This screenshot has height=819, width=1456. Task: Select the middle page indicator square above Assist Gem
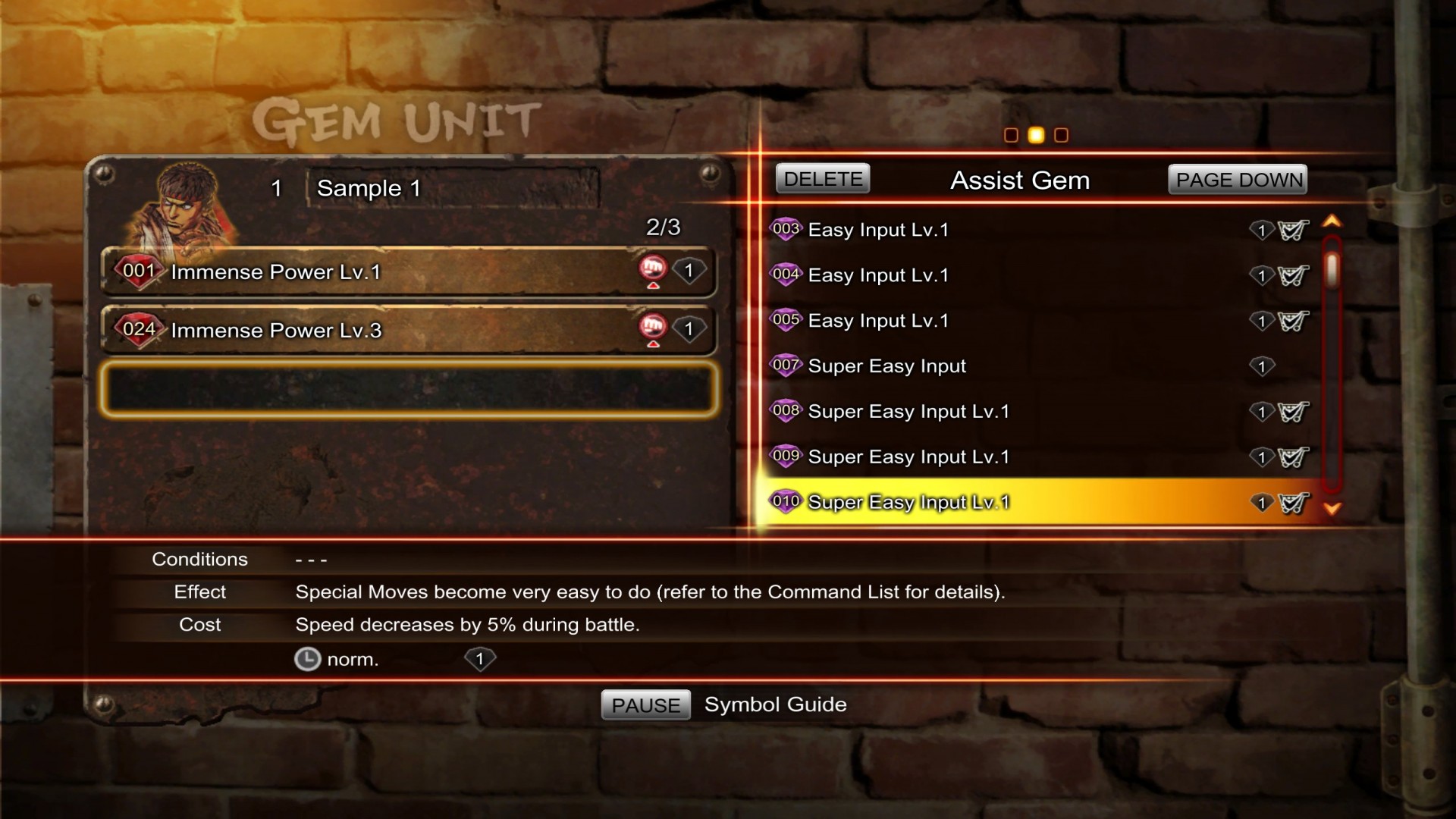pos(1037,135)
